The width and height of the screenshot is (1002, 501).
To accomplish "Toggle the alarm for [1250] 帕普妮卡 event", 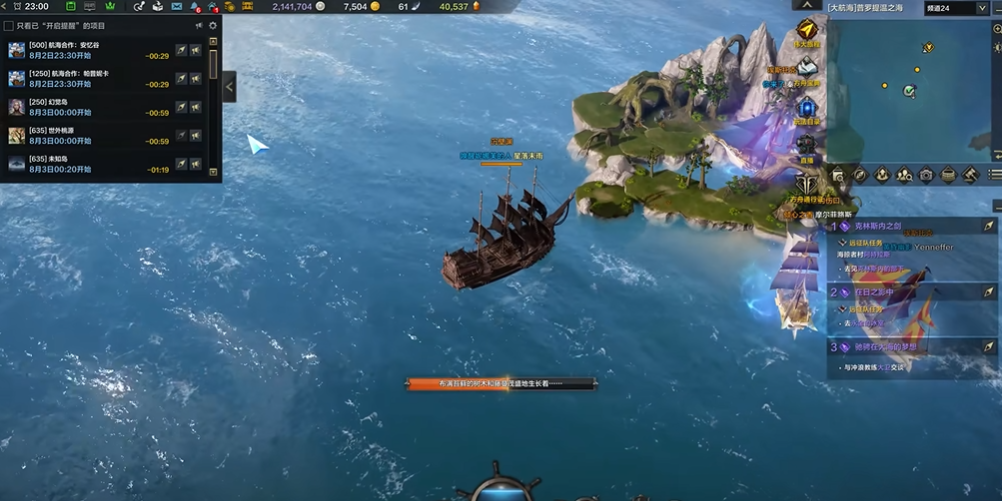I will click(x=196, y=78).
